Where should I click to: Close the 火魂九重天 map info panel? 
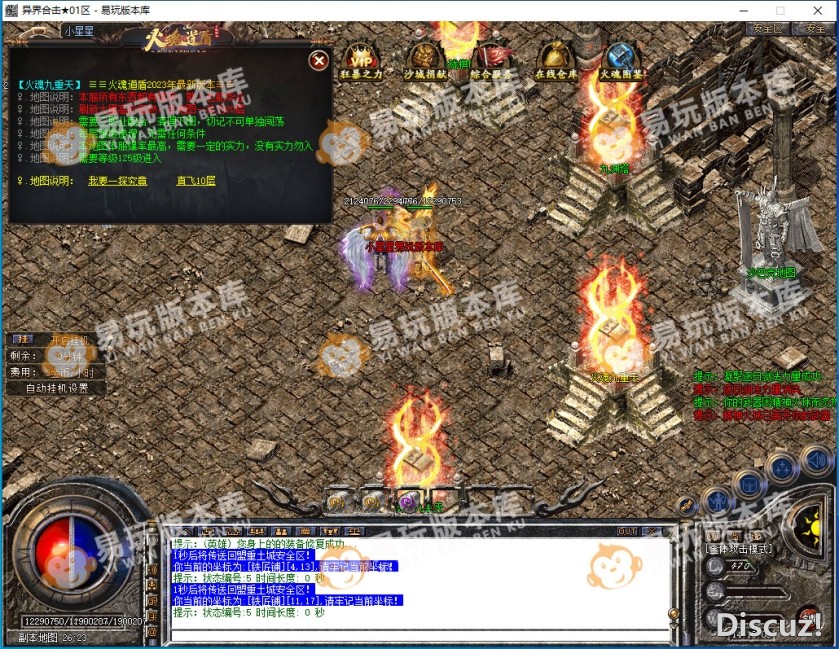tap(319, 61)
